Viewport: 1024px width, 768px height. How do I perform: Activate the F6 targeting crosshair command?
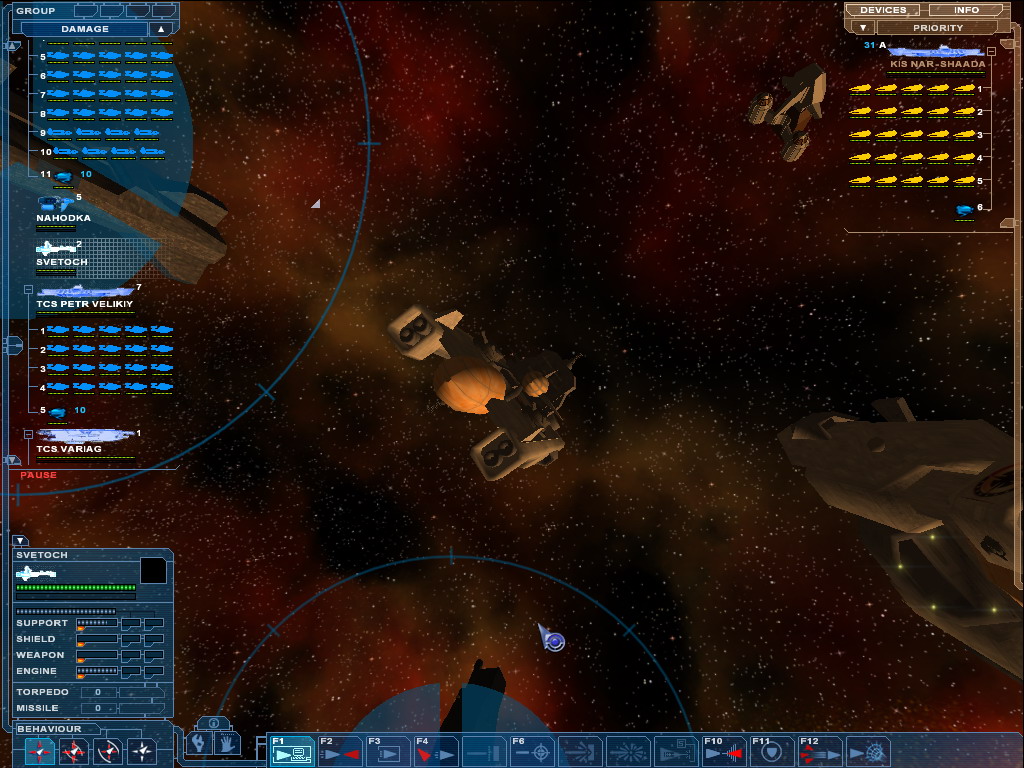tap(532, 750)
